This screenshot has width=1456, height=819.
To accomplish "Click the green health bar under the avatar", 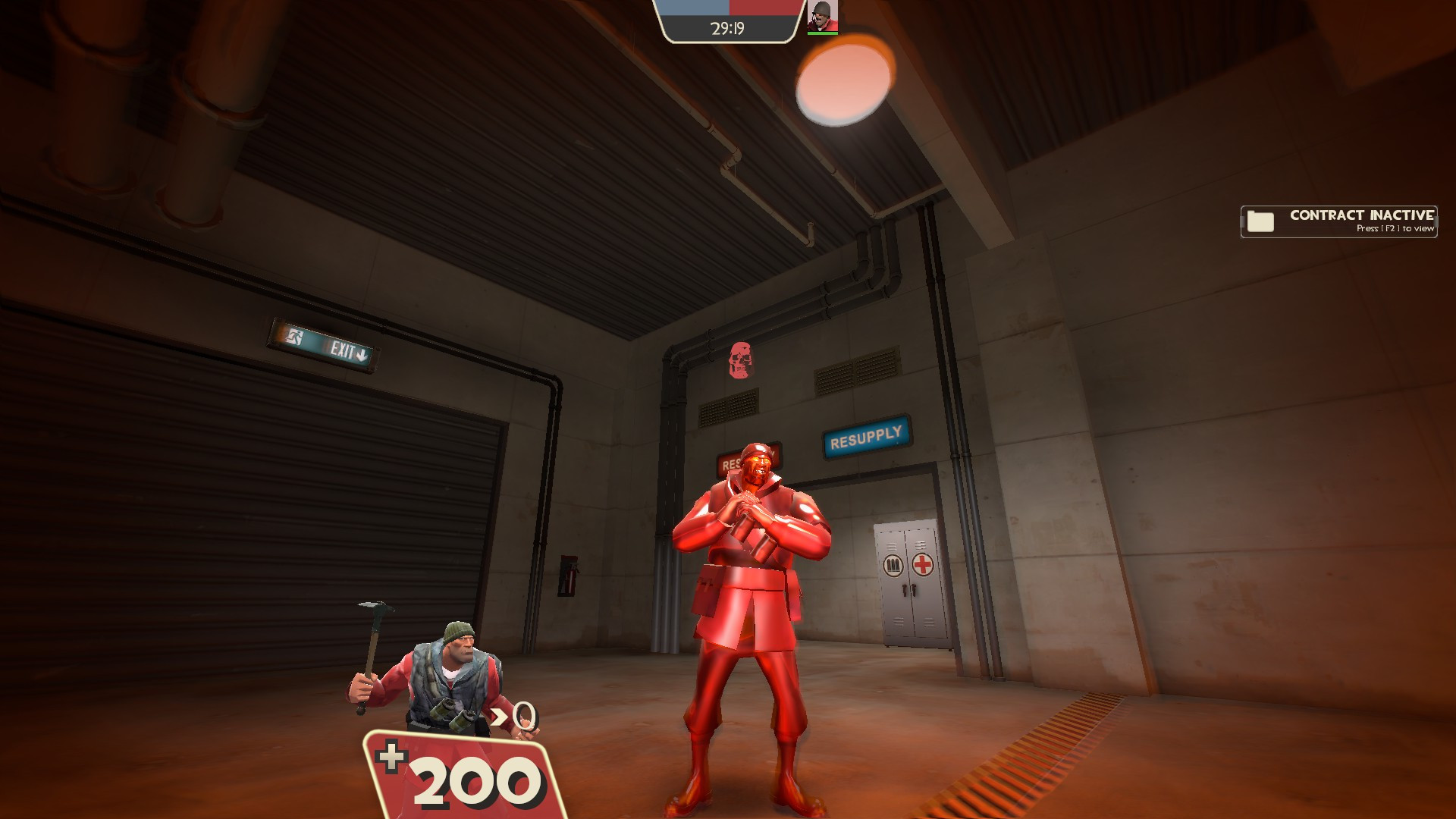I will coord(823,34).
